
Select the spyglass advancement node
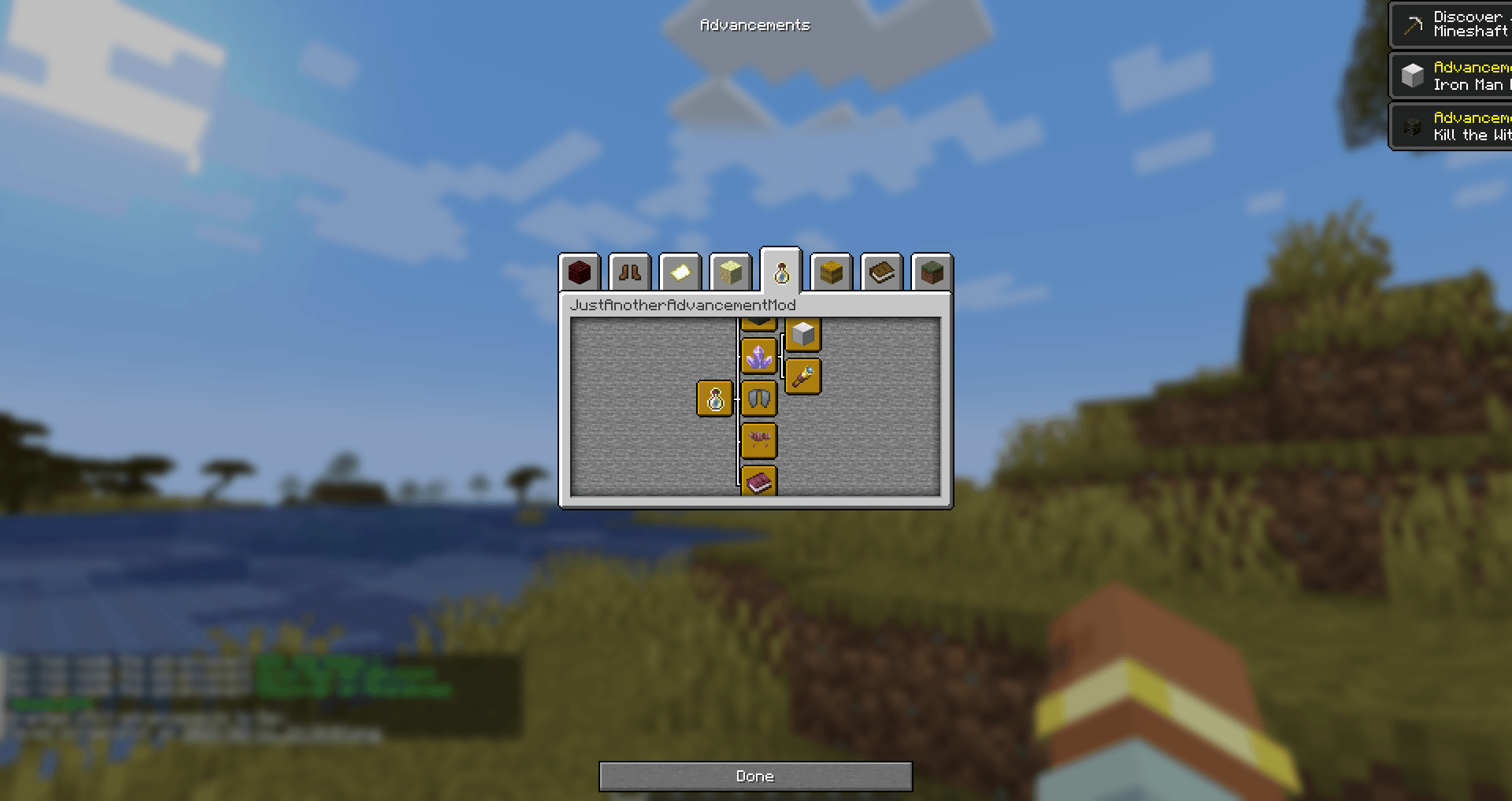click(x=804, y=376)
